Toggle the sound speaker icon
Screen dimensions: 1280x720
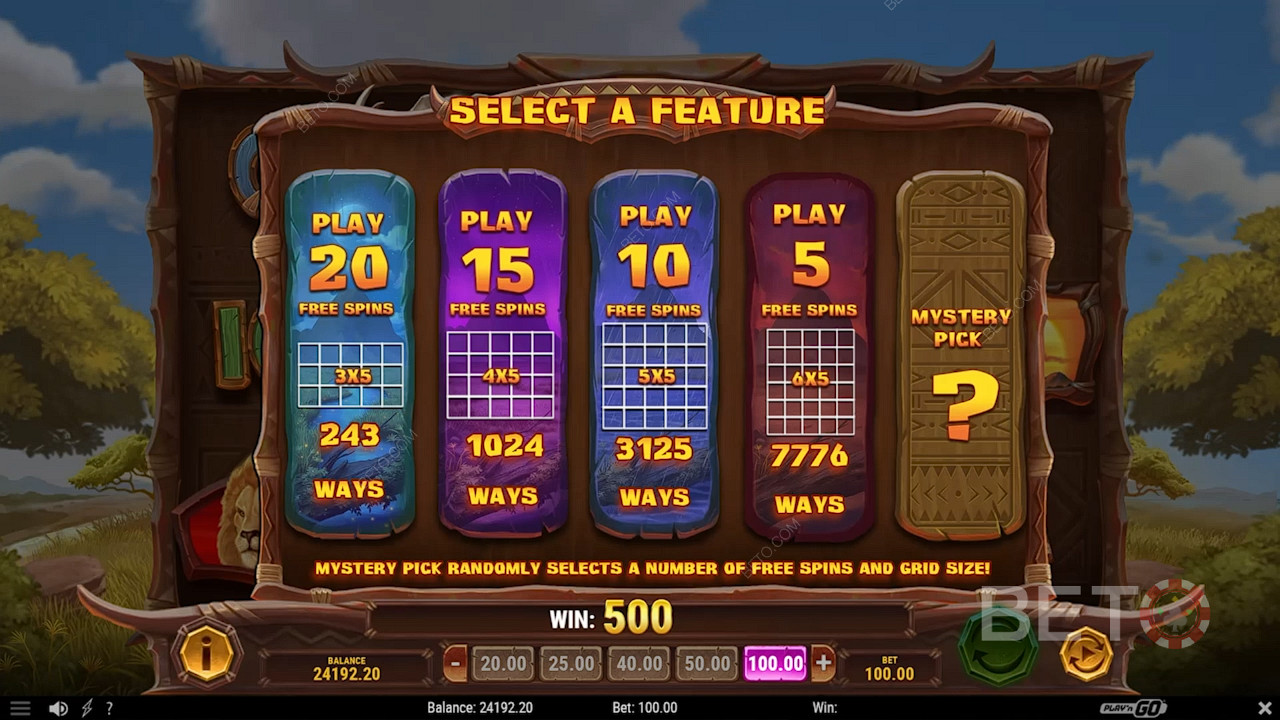(58, 708)
